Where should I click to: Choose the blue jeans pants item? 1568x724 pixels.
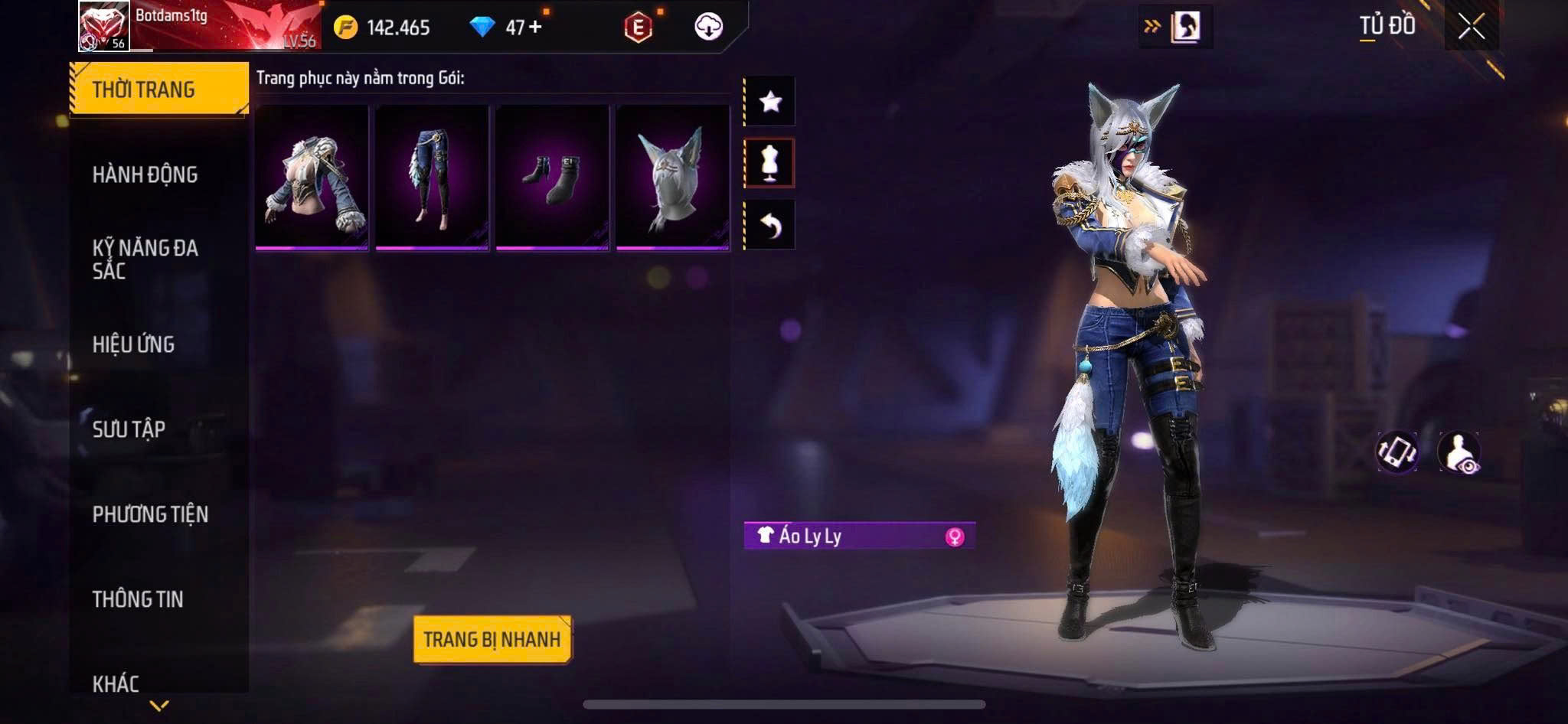click(432, 177)
